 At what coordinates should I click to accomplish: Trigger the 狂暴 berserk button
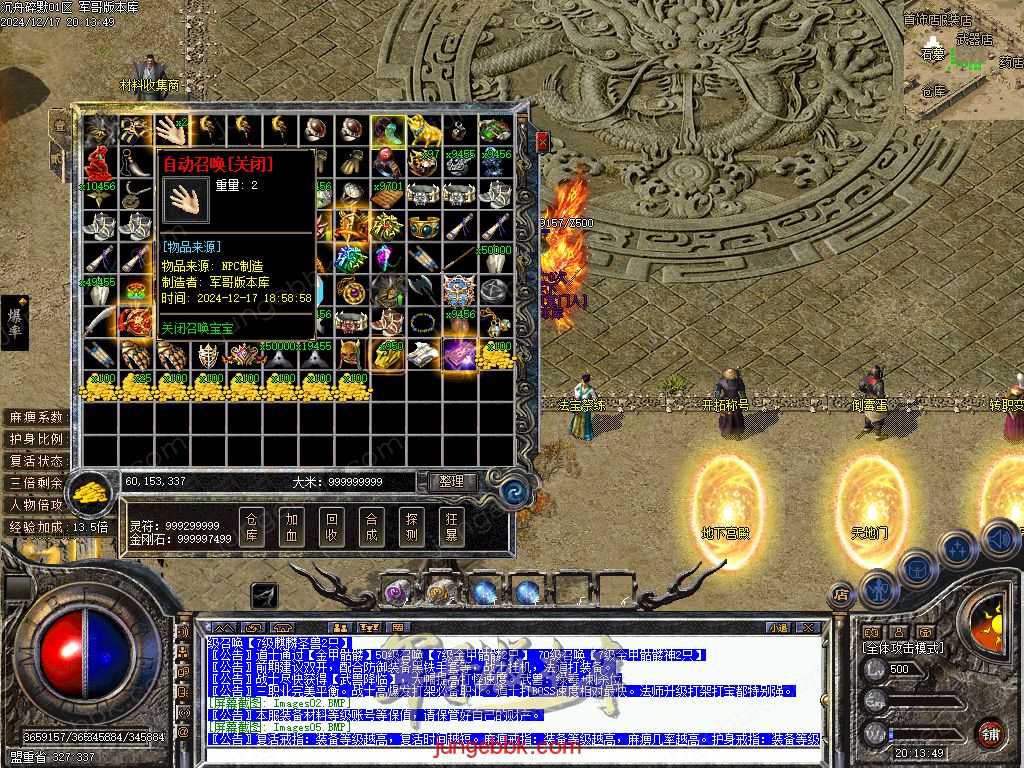[451, 526]
